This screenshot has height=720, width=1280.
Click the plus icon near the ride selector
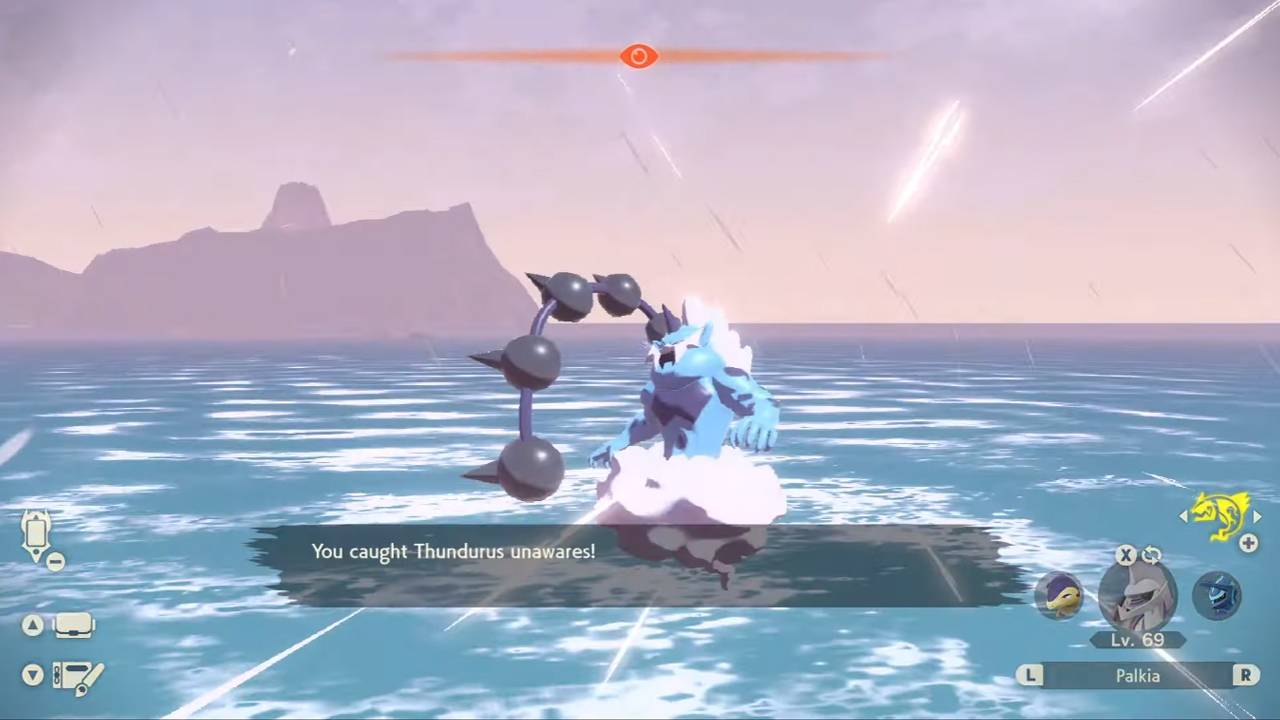1248,543
